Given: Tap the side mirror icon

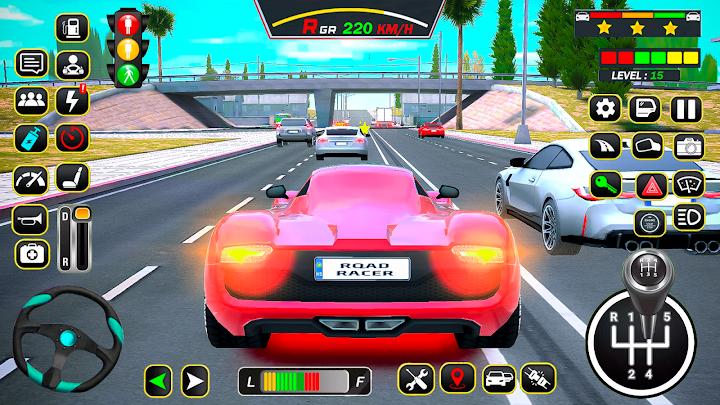Looking at the screenshot, I should 647,146.
